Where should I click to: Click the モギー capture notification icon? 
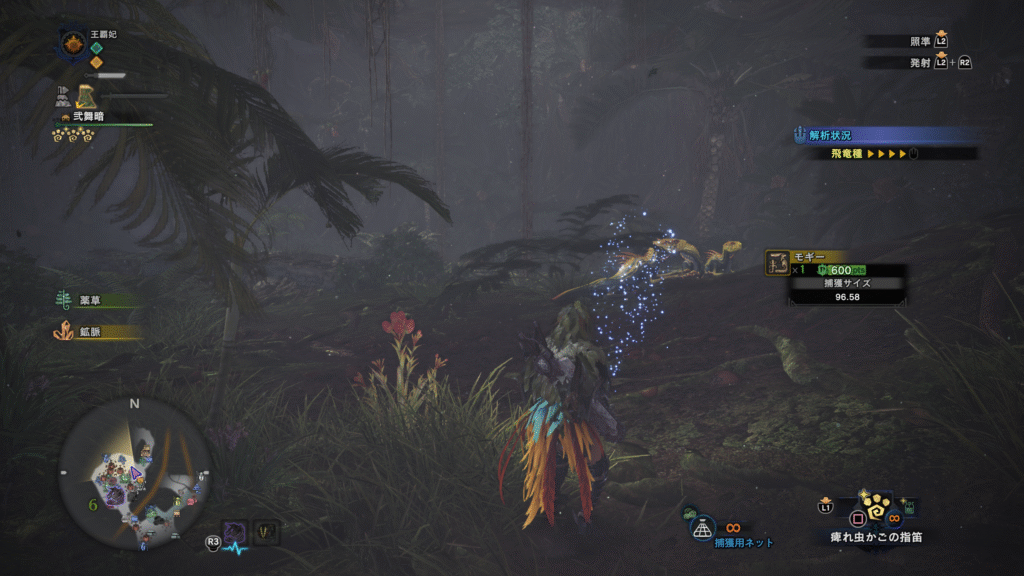click(777, 263)
